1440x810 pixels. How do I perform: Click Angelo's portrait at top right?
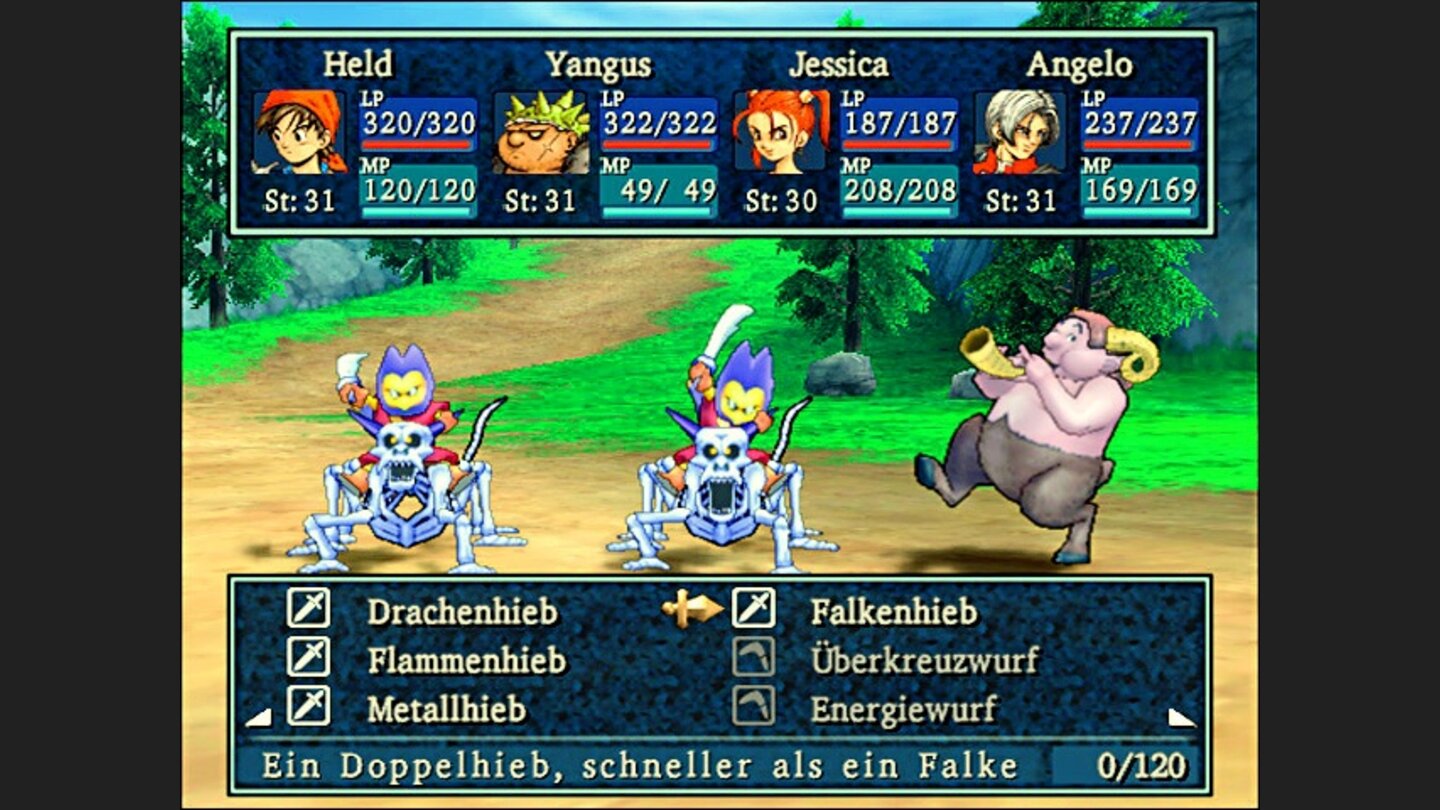pos(1019,134)
